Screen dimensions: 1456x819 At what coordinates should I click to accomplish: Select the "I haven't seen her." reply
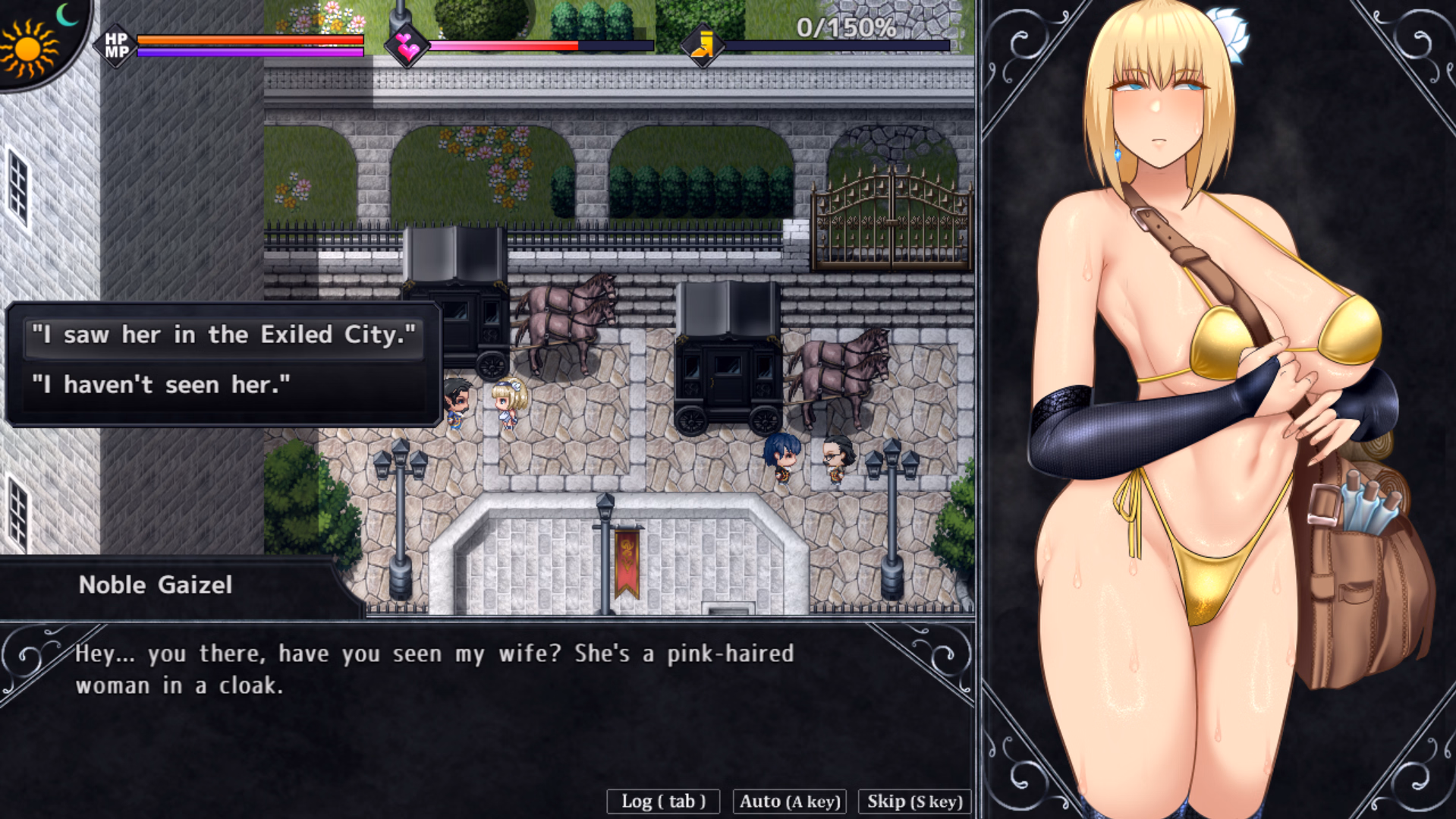224,385
